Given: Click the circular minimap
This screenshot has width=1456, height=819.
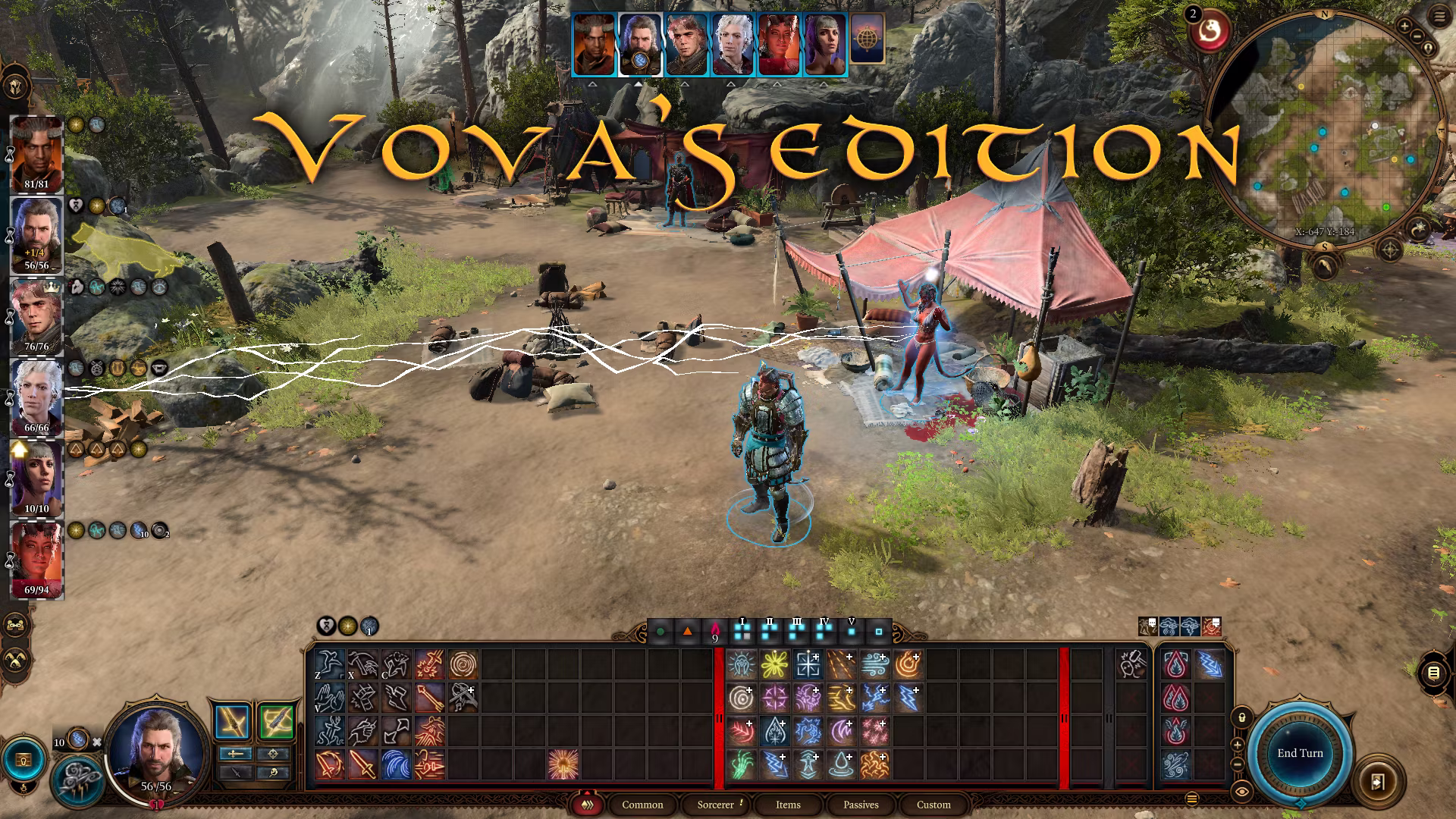Looking at the screenshot, I should coord(1323,129).
